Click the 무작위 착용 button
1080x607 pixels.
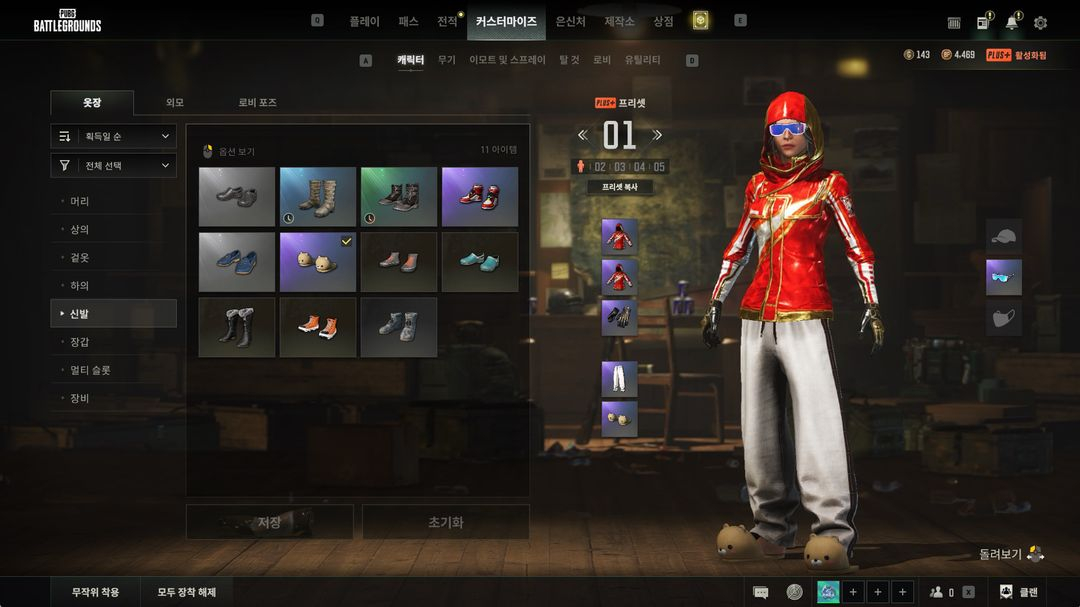point(96,592)
